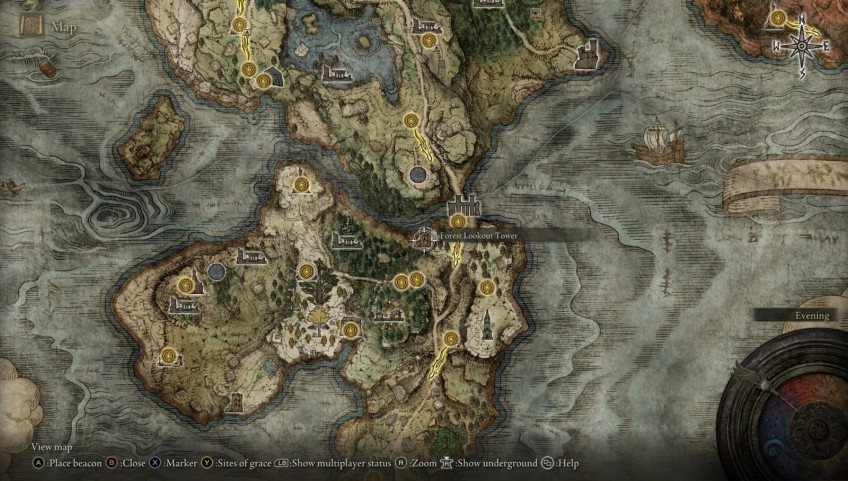Select the site of grace on the southwestern coast

[x=168, y=355]
